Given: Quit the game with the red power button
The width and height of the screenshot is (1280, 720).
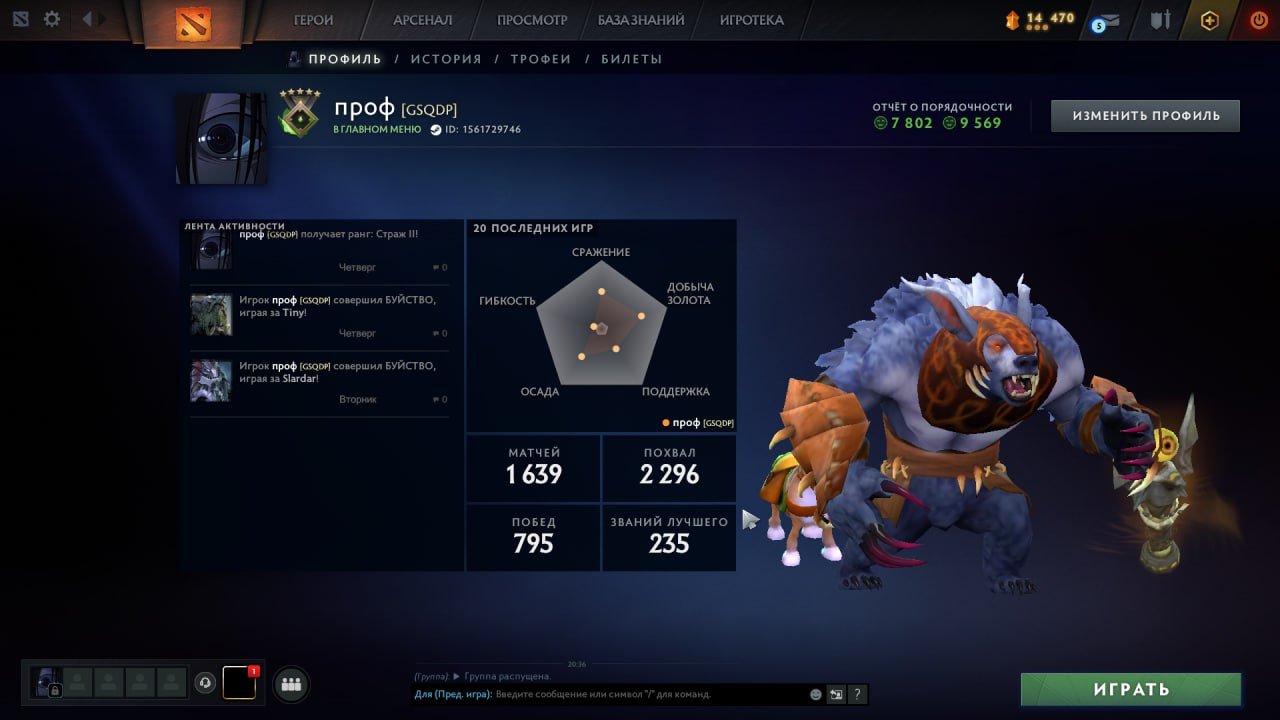Looking at the screenshot, I should click(1258, 20).
